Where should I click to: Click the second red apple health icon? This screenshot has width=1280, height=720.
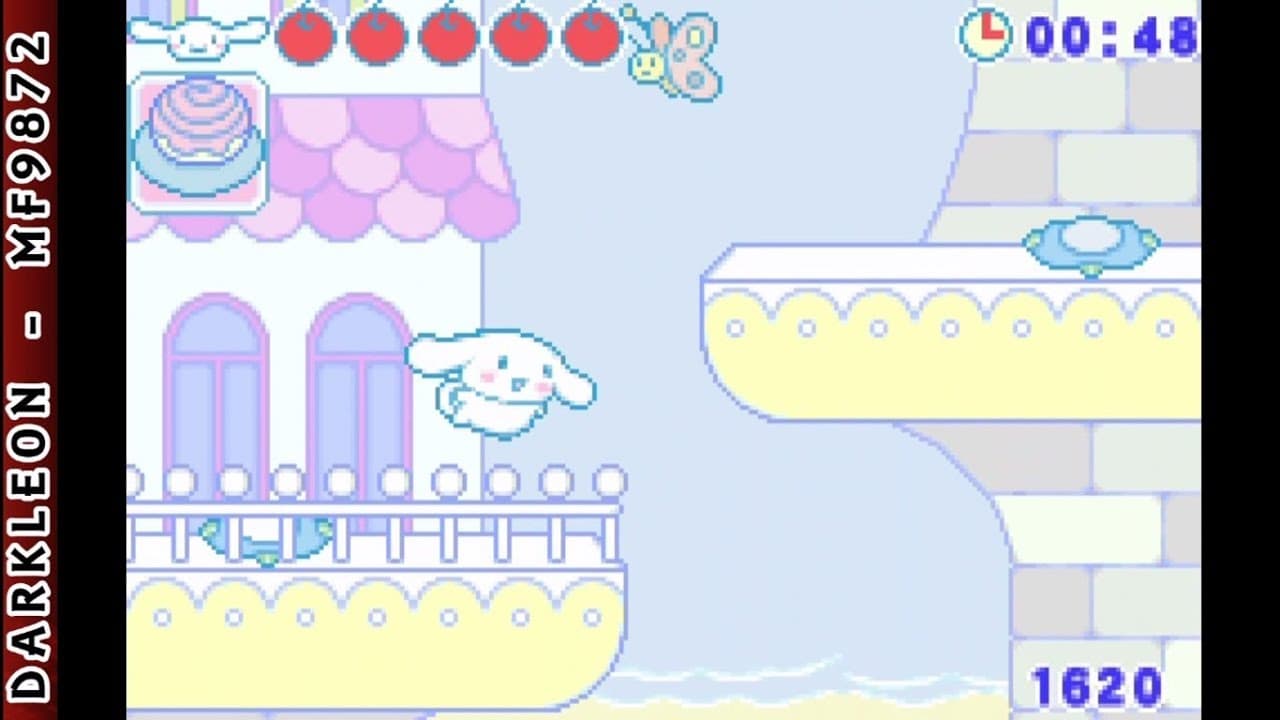coord(375,35)
